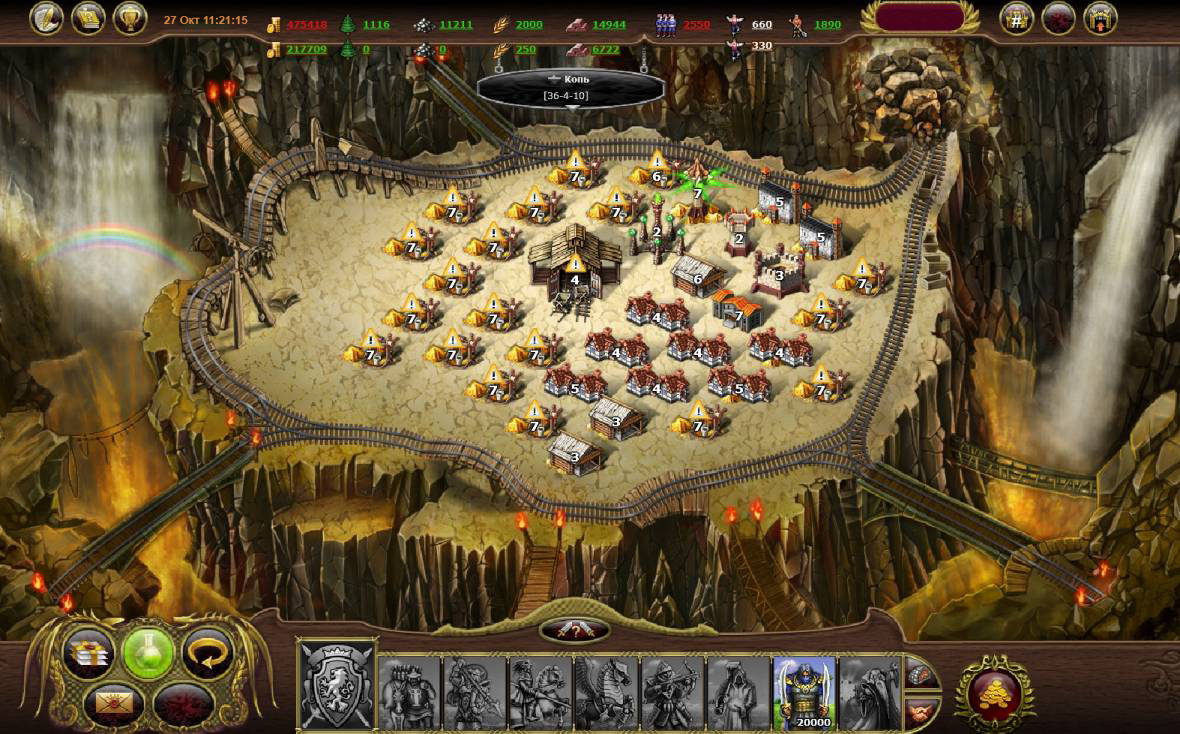Open the gold coin pile round button
Image resolution: width=1180 pixels, height=734 pixels.
[x=993, y=692]
